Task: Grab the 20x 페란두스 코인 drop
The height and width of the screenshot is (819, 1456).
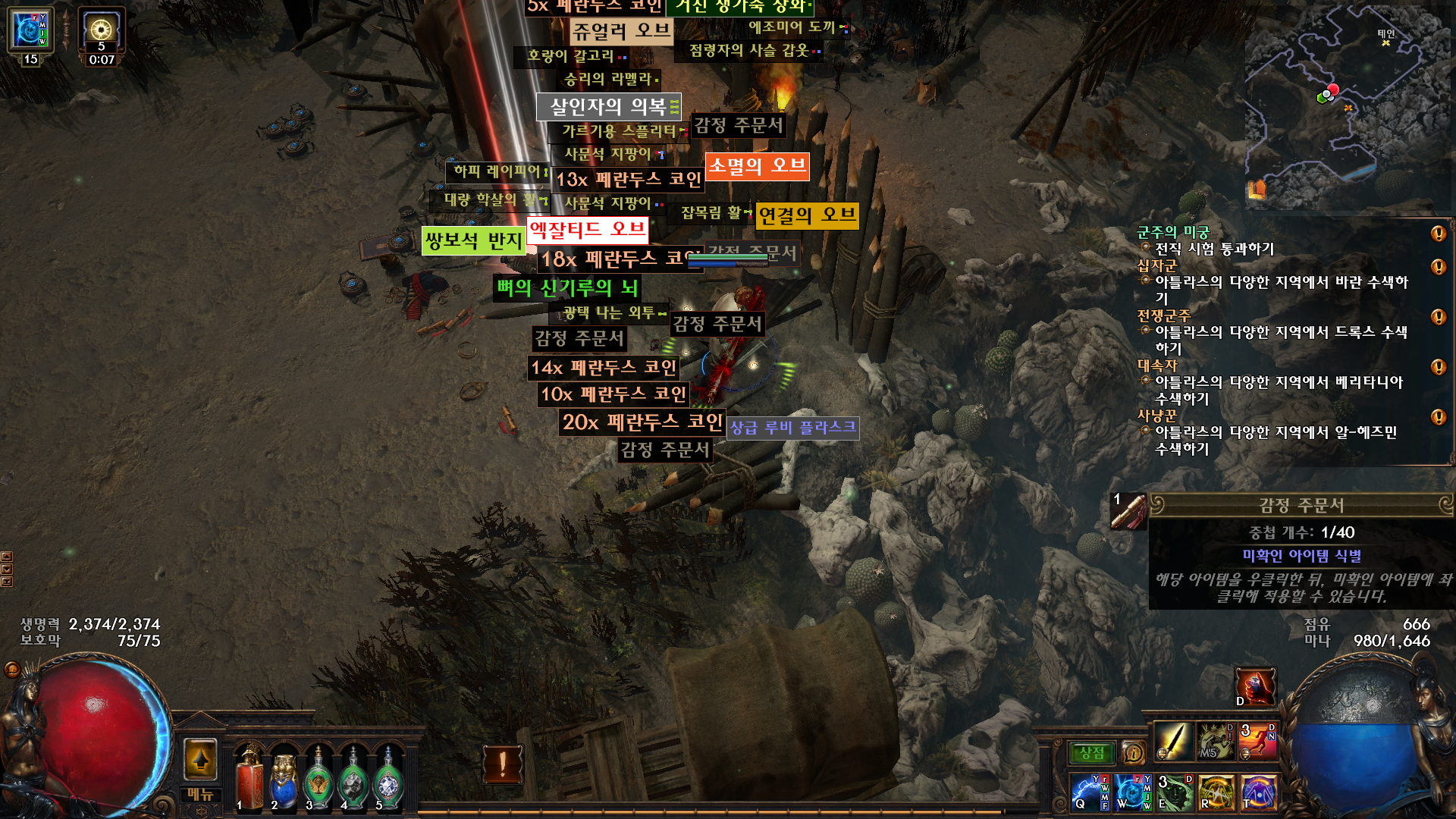Action: click(x=643, y=423)
